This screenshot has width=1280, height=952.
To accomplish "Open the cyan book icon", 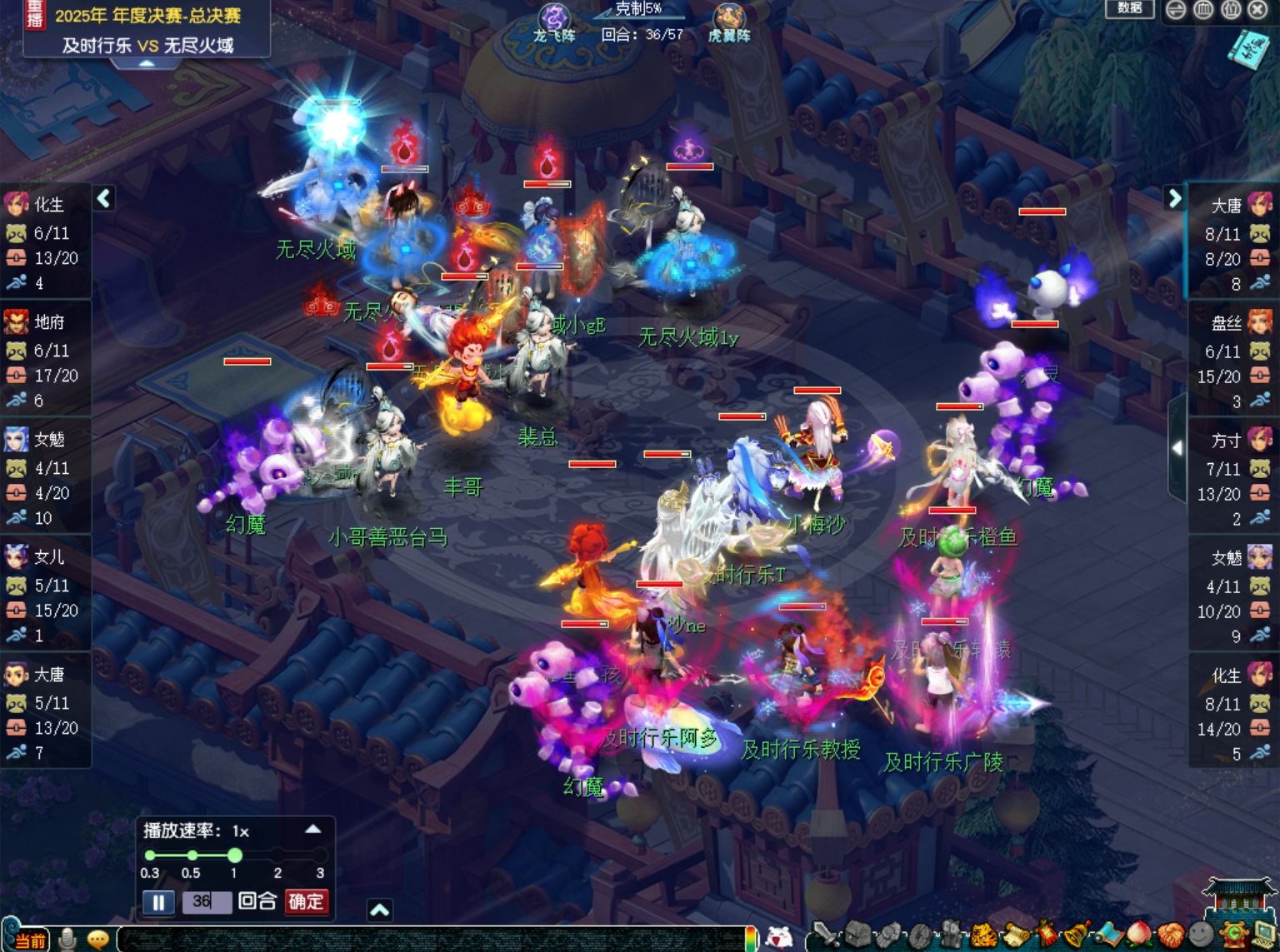I will point(1247,48).
